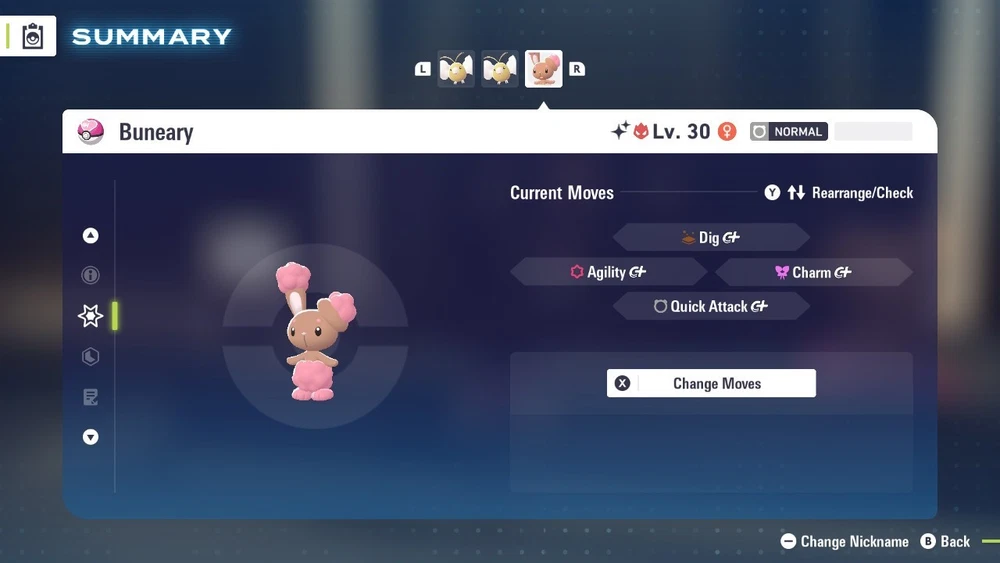
Task: Choose the Agility move
Action: tap(608, 272)
